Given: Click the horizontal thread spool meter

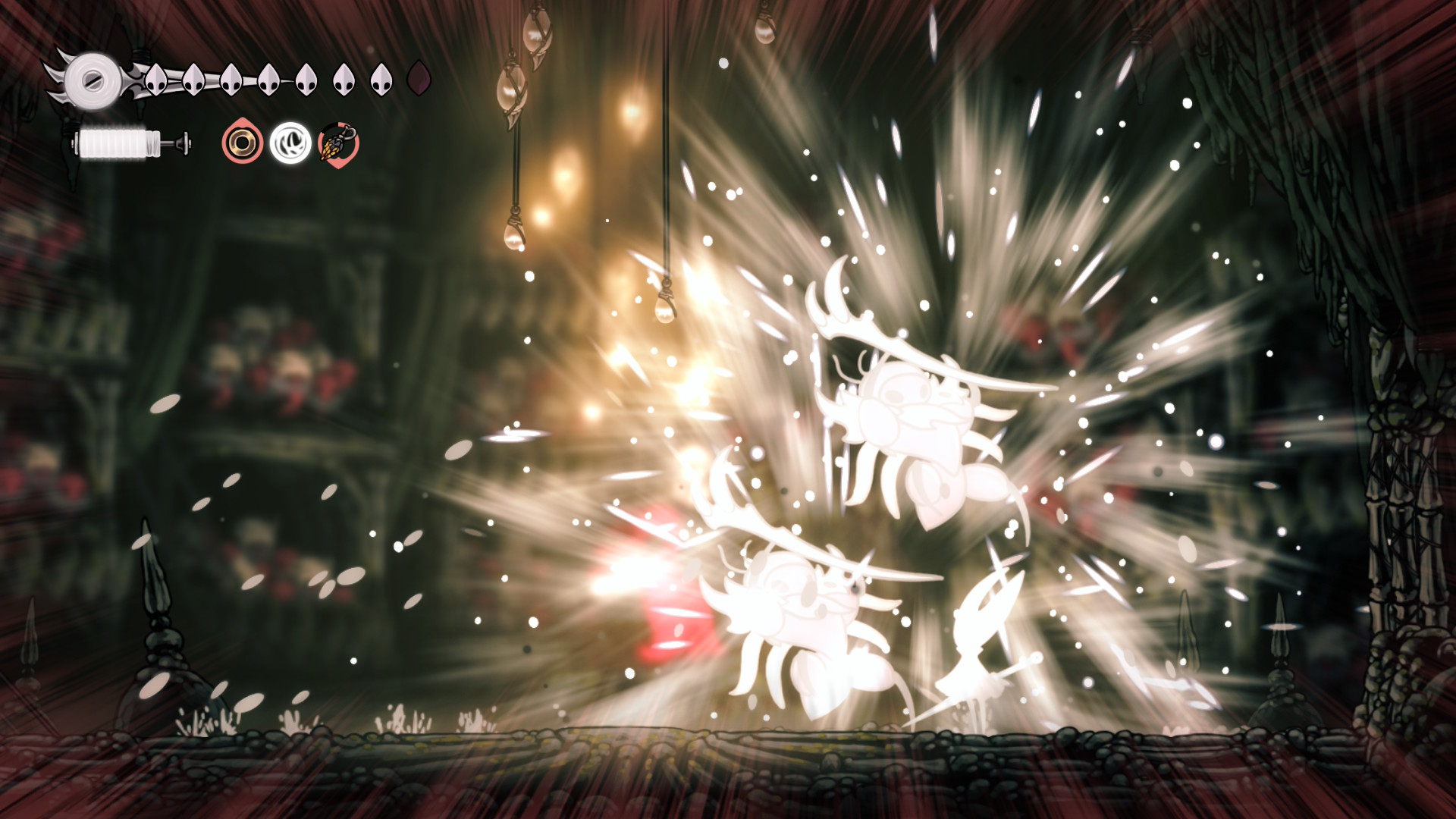Looking at the screenshot, I should click(x=114, y=143).
